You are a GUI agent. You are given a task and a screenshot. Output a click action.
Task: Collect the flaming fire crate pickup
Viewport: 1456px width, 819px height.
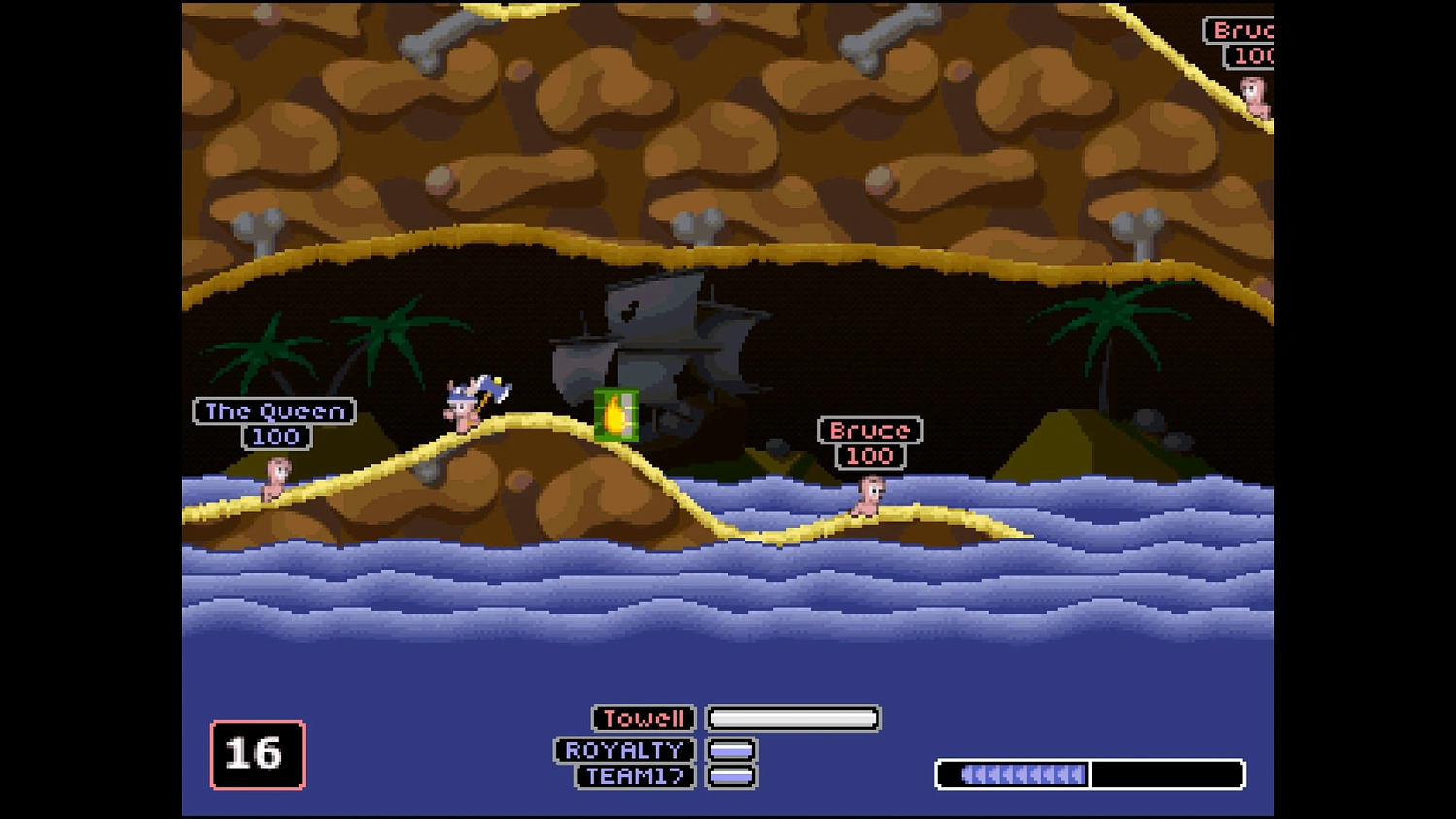pos(615,414)
